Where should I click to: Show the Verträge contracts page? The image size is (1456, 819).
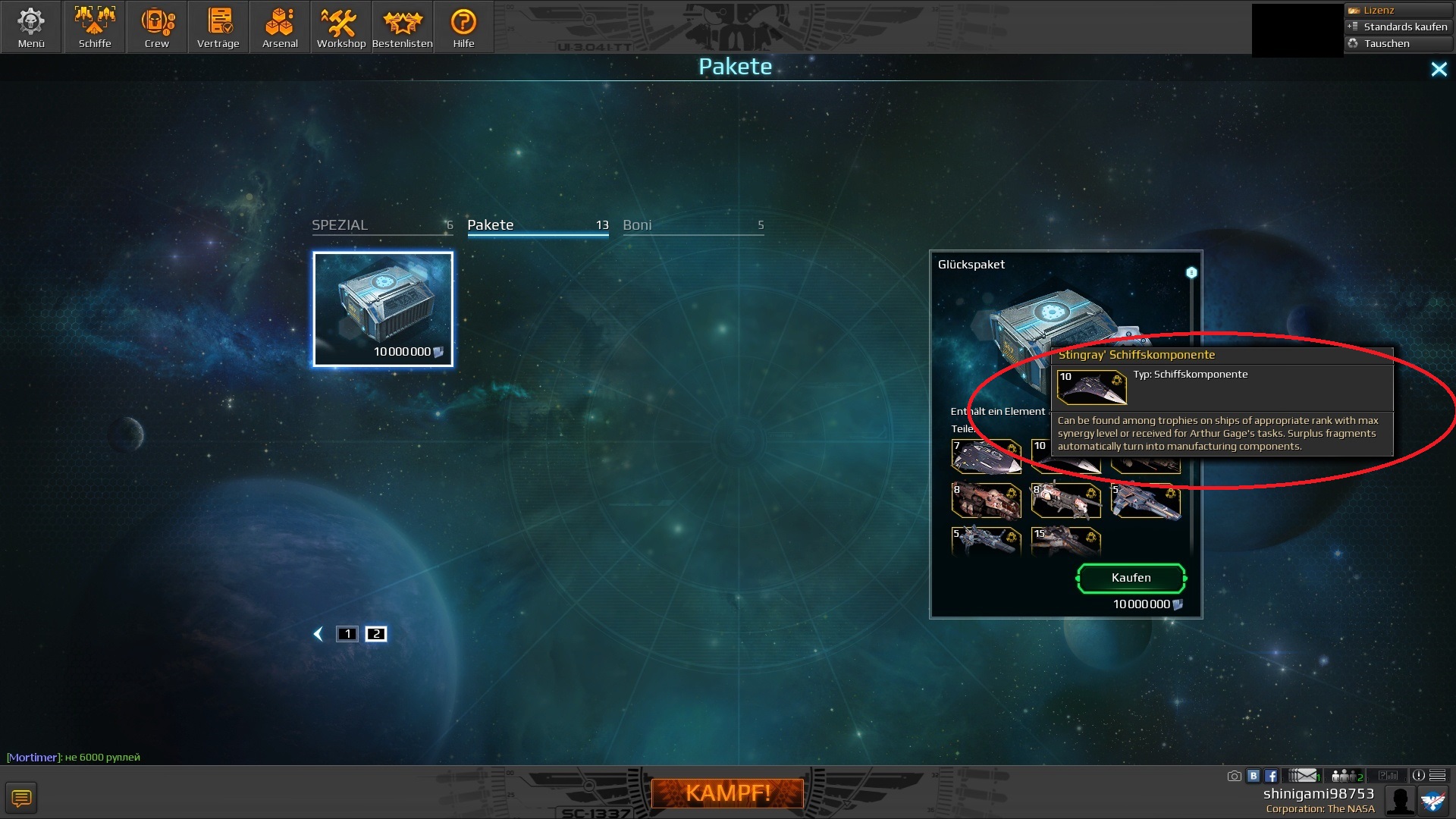pyautogui.click(x=218, y=27)
